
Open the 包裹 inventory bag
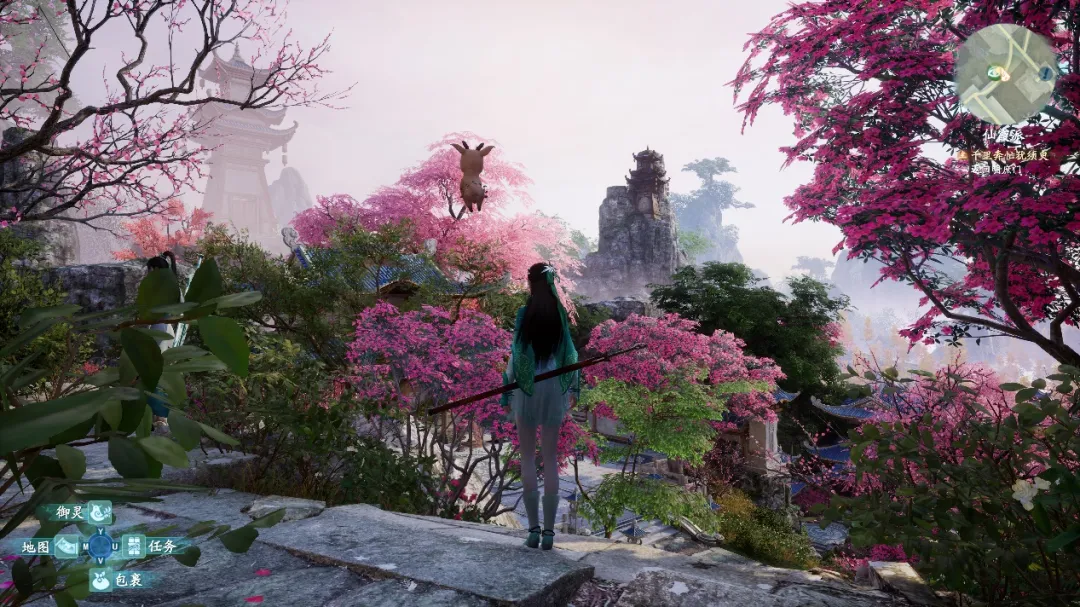(x=101, y=579)
